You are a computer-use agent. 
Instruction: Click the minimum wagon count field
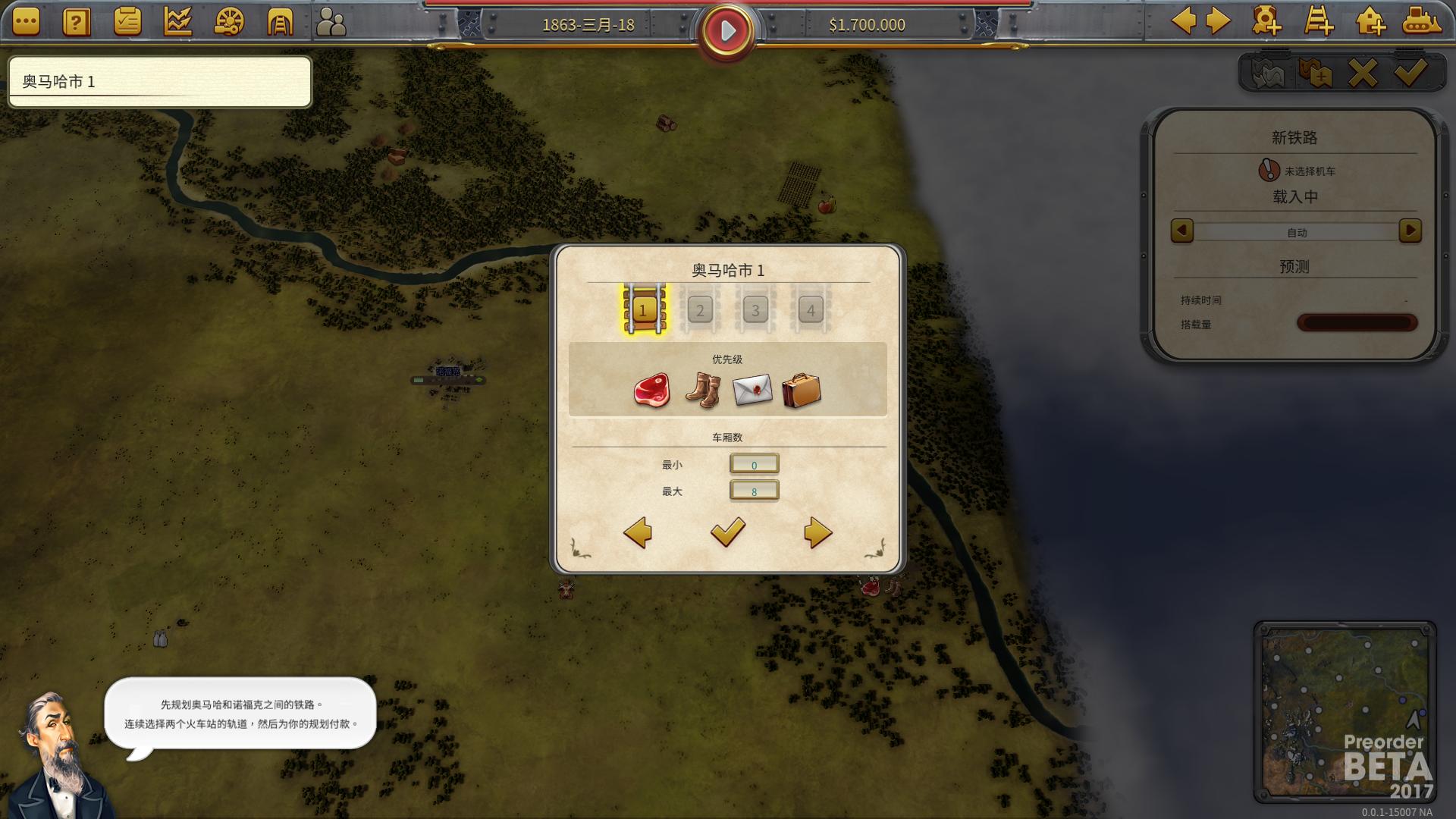pos(754,464)
